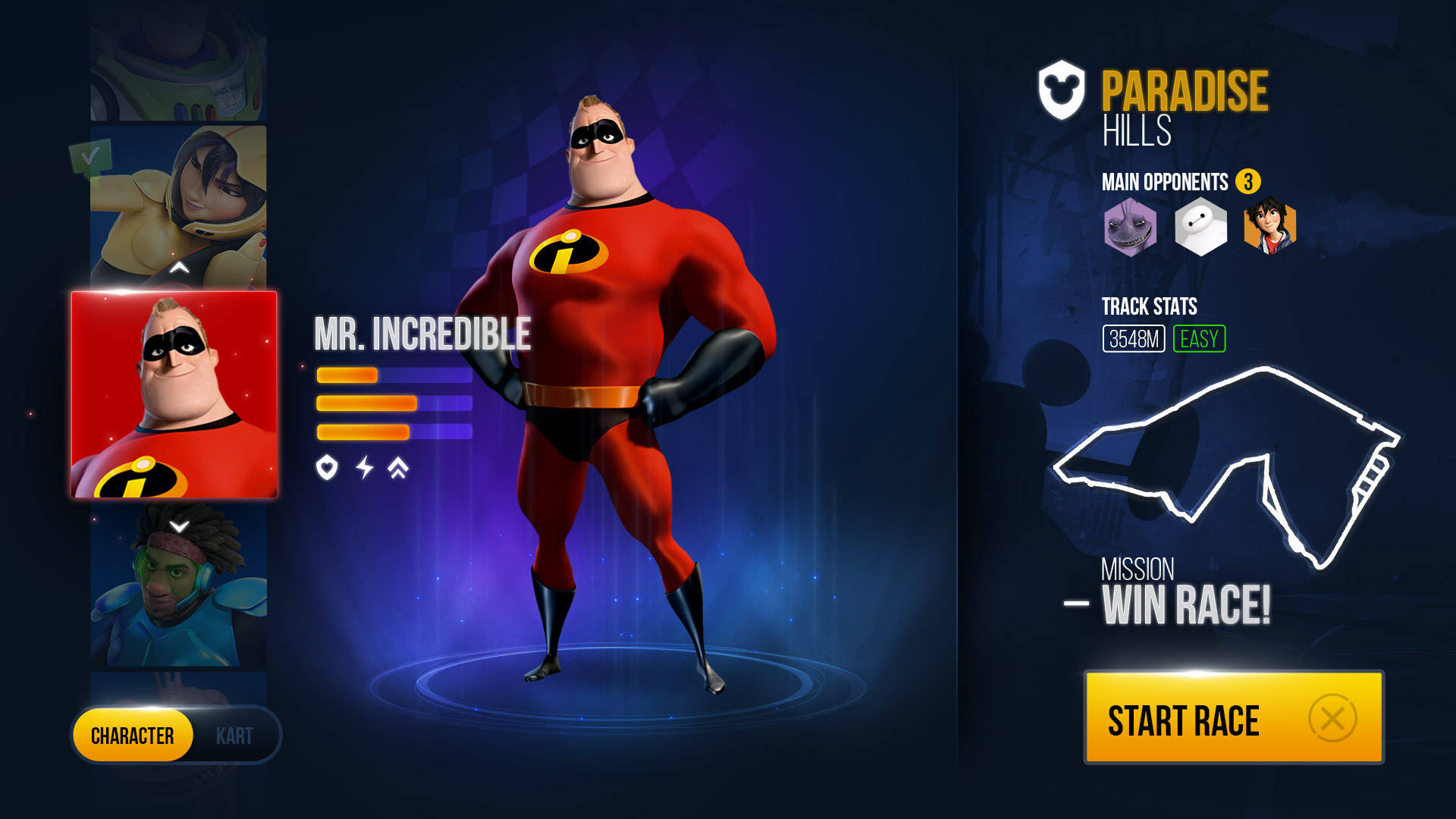Viewport: 1456px width, 819px height.
Task: Move character list down with arrow
Action: click(x=179, y=526)
